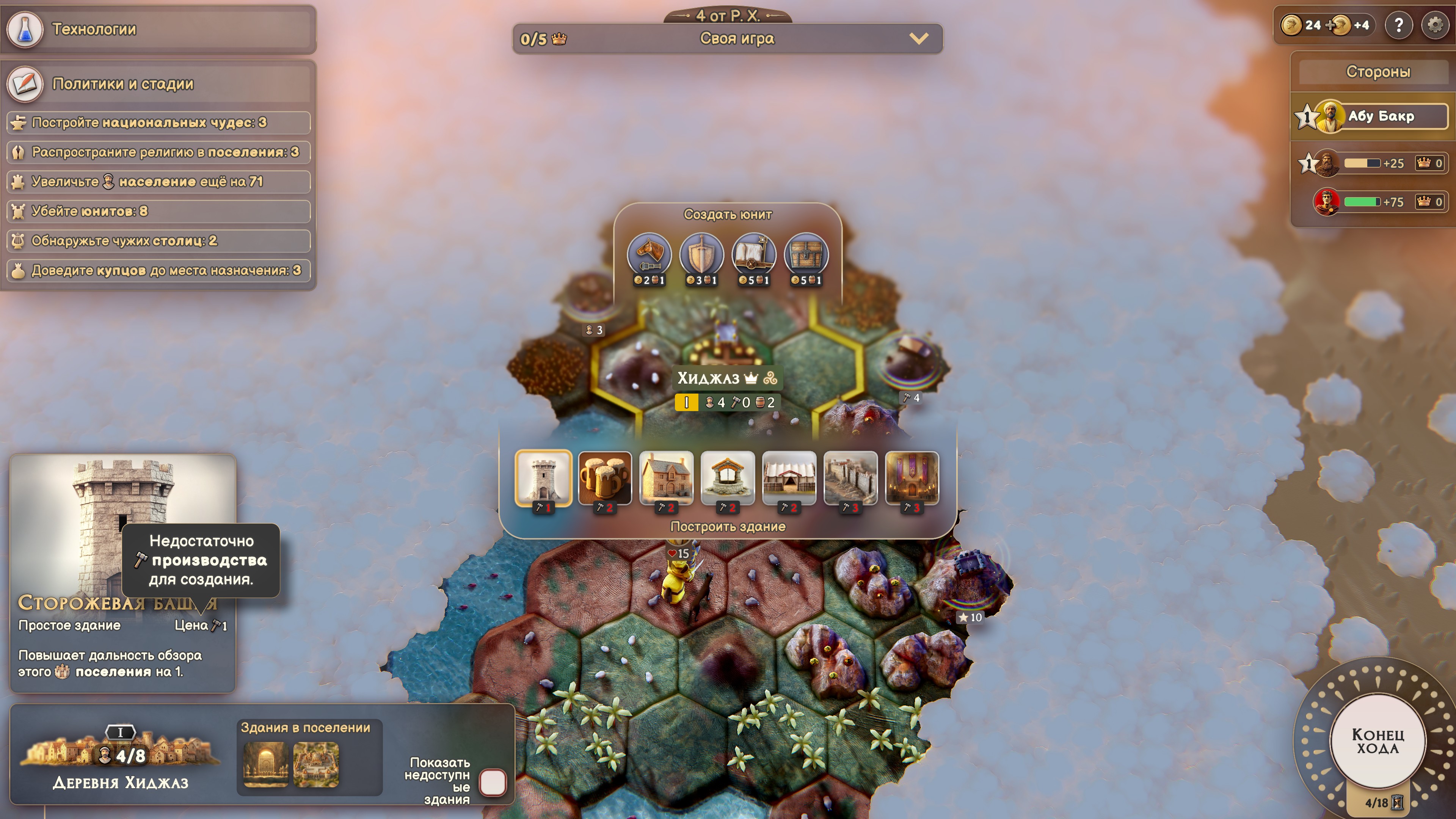
Task: Build the watchtower building
Action: (543, 478)
